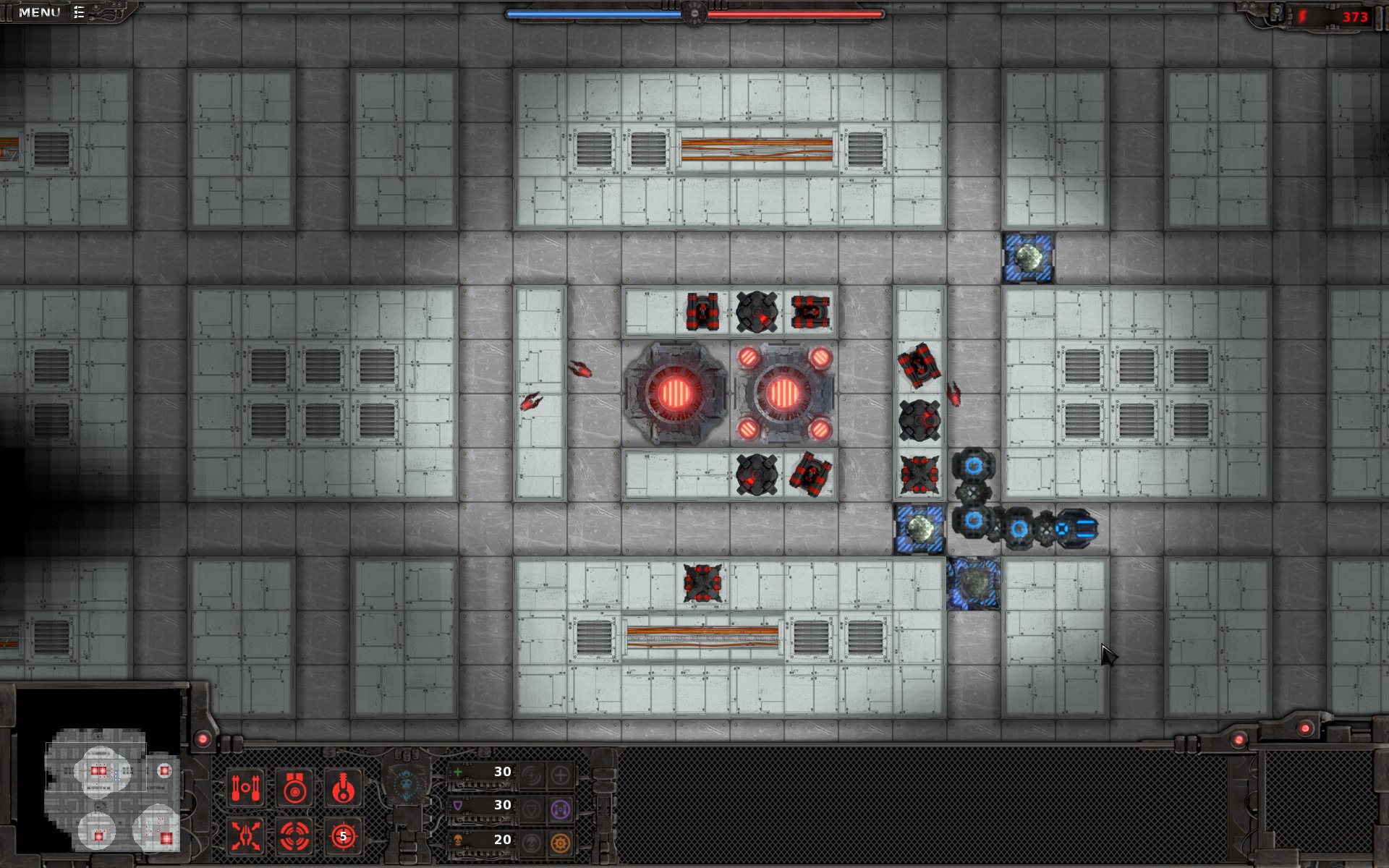
Task: Activate the four-arrow spread command icon
Action: click(246, 836)
